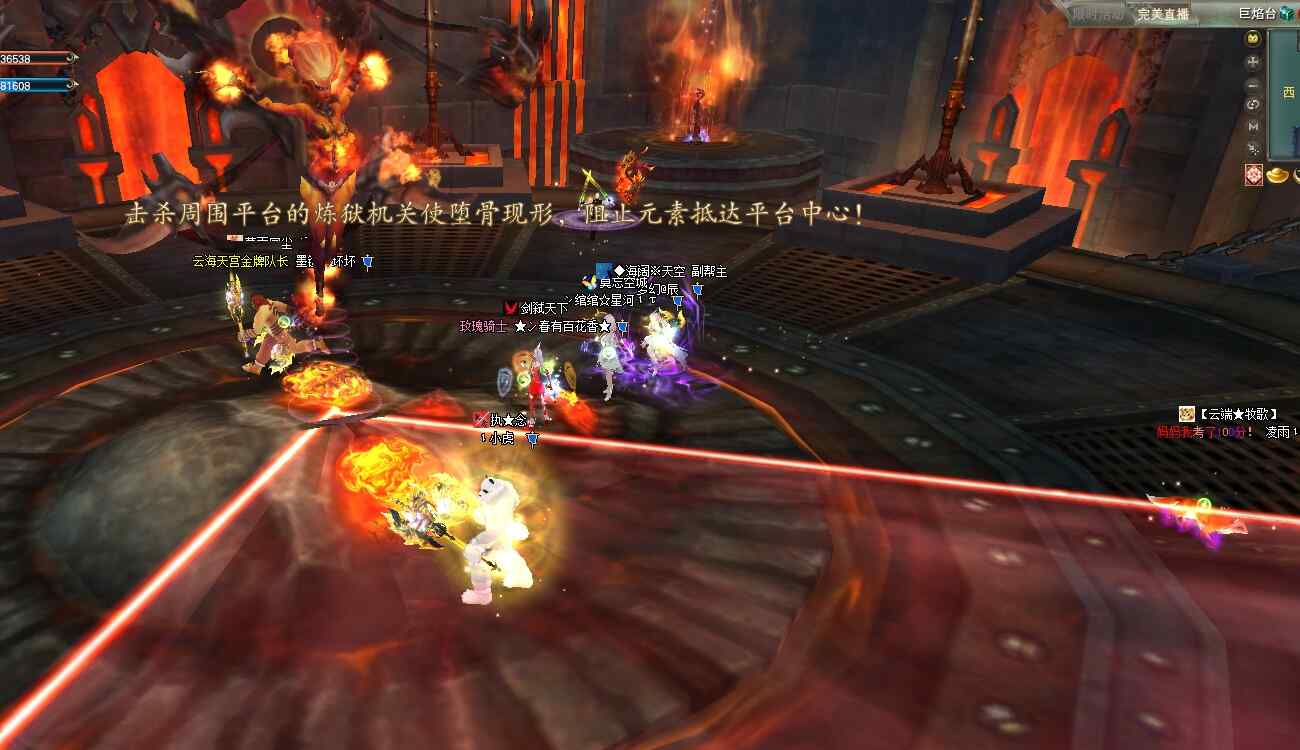Open the 限时活动 limited-time events tab
The height and width of the screenshot is (750, 1300).
pyautogui.click(x=1097, y=14)
